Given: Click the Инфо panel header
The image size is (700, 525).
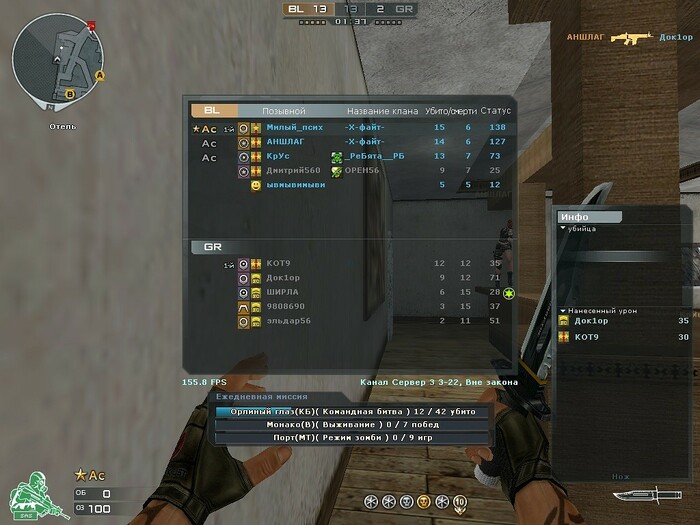Looking at the screenshot, I should (590, 216).
